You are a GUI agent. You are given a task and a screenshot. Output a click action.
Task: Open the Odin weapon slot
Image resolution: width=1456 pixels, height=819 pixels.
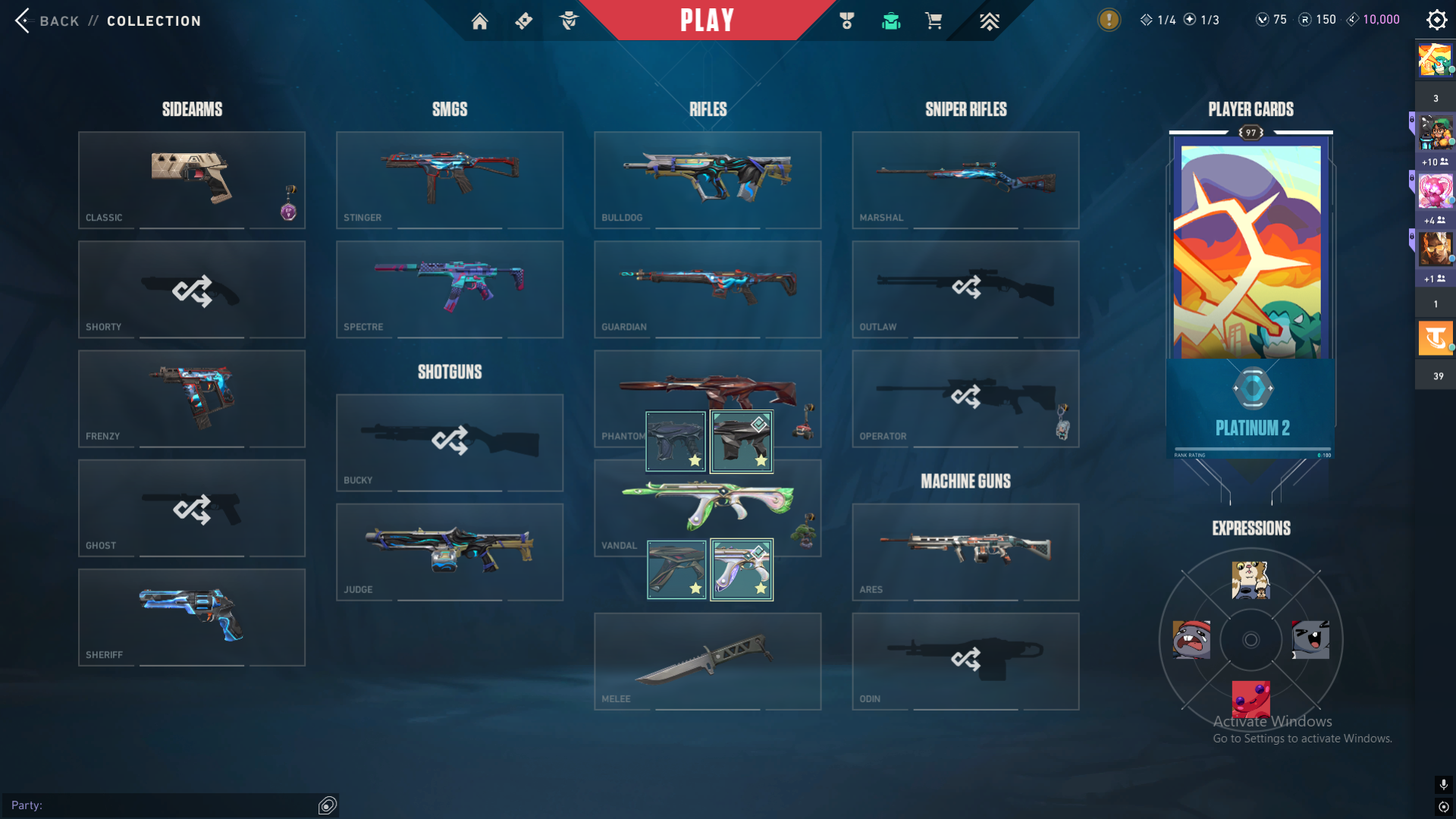click(965, 661)
